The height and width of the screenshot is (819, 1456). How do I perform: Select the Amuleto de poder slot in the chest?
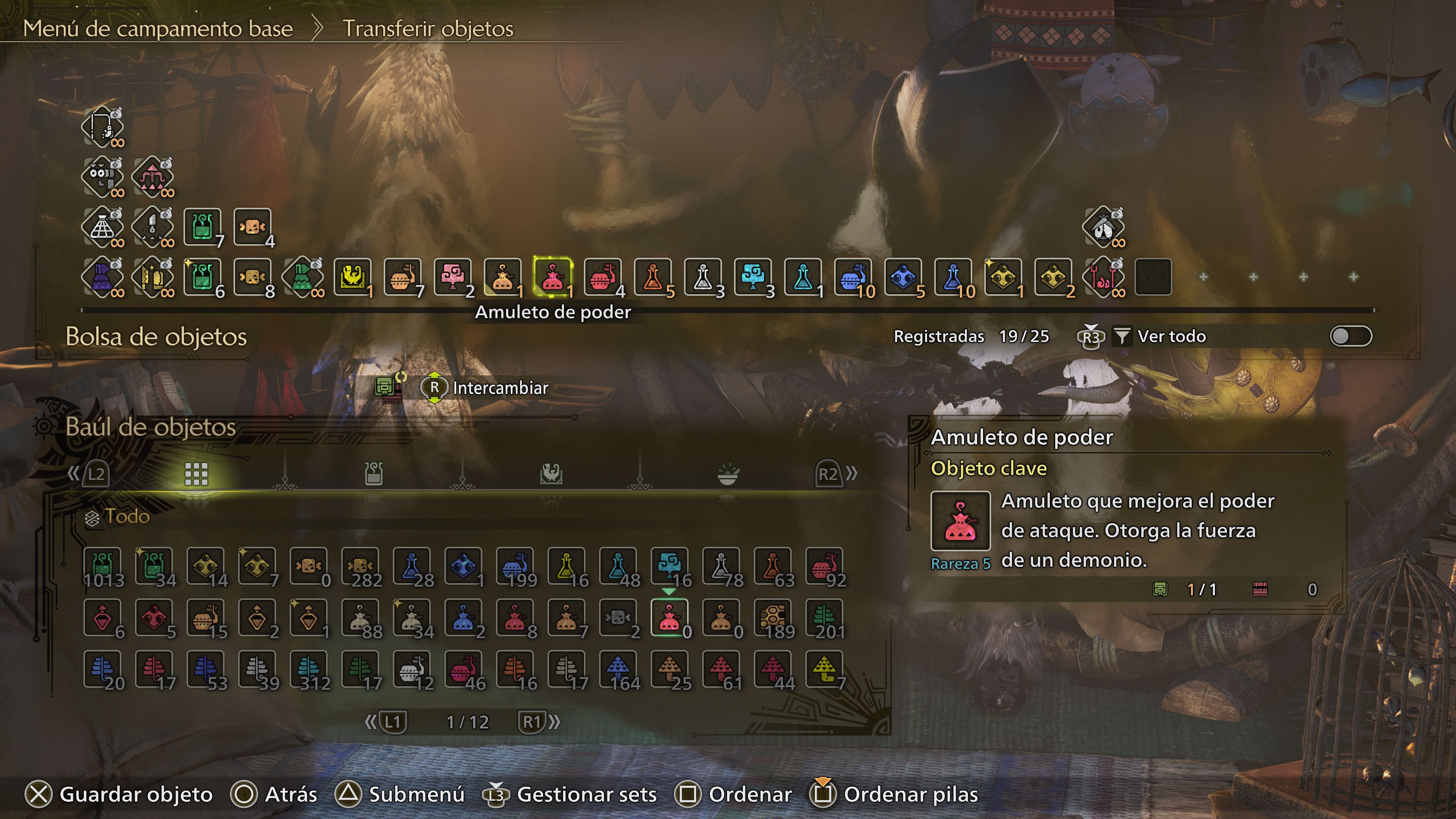[669, 618]
